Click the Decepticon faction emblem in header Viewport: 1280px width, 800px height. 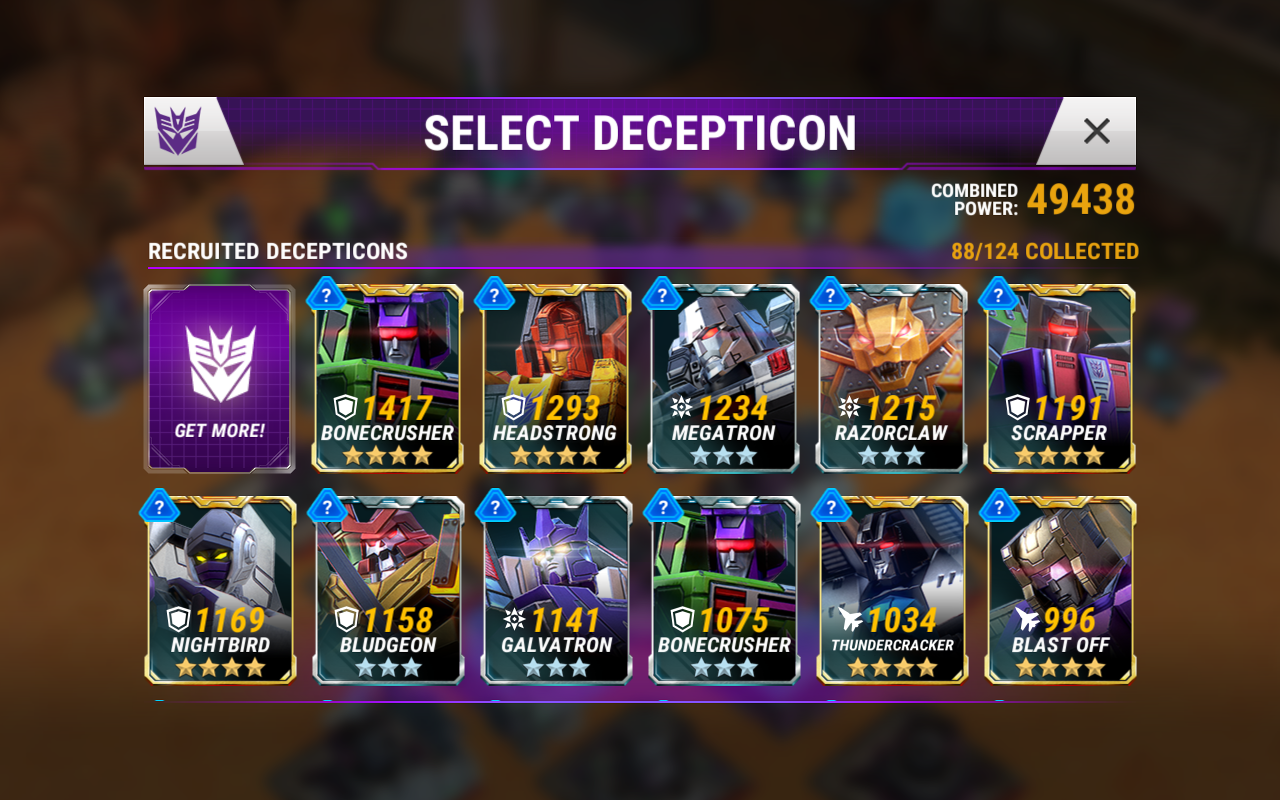181,131
